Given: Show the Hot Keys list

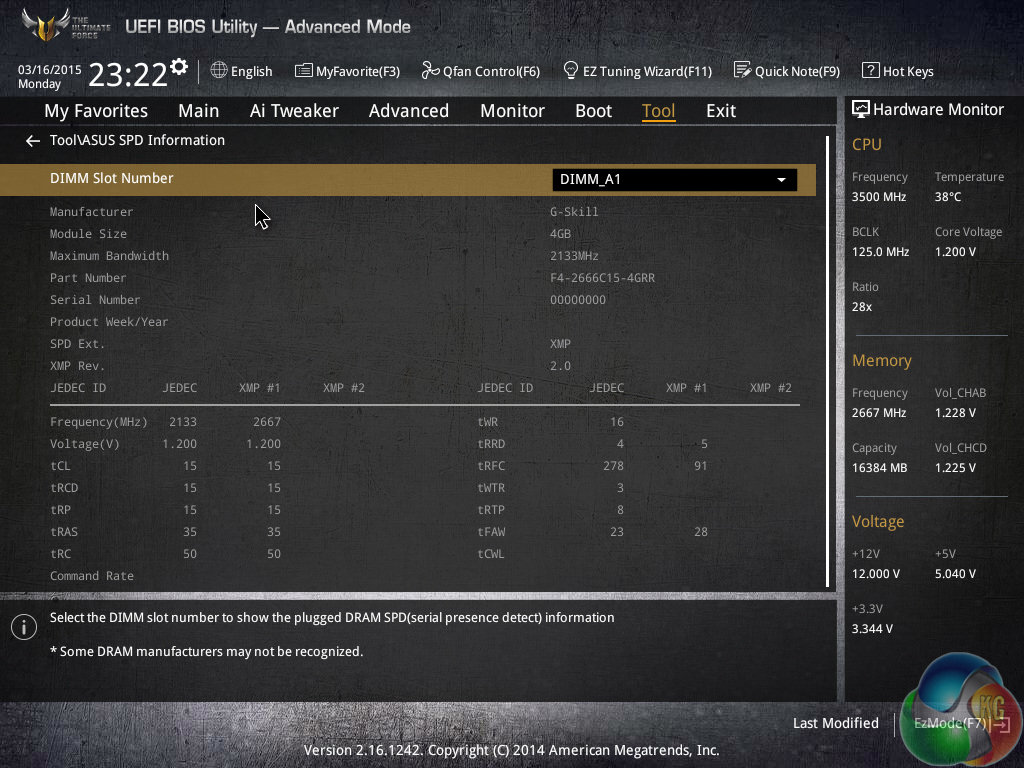Looking at the screenshot, I should 897,71.
